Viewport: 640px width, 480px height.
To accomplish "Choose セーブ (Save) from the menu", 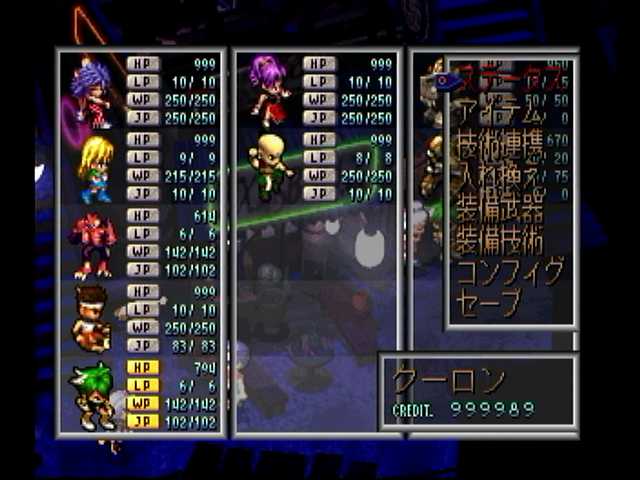I will pos(489,301).
